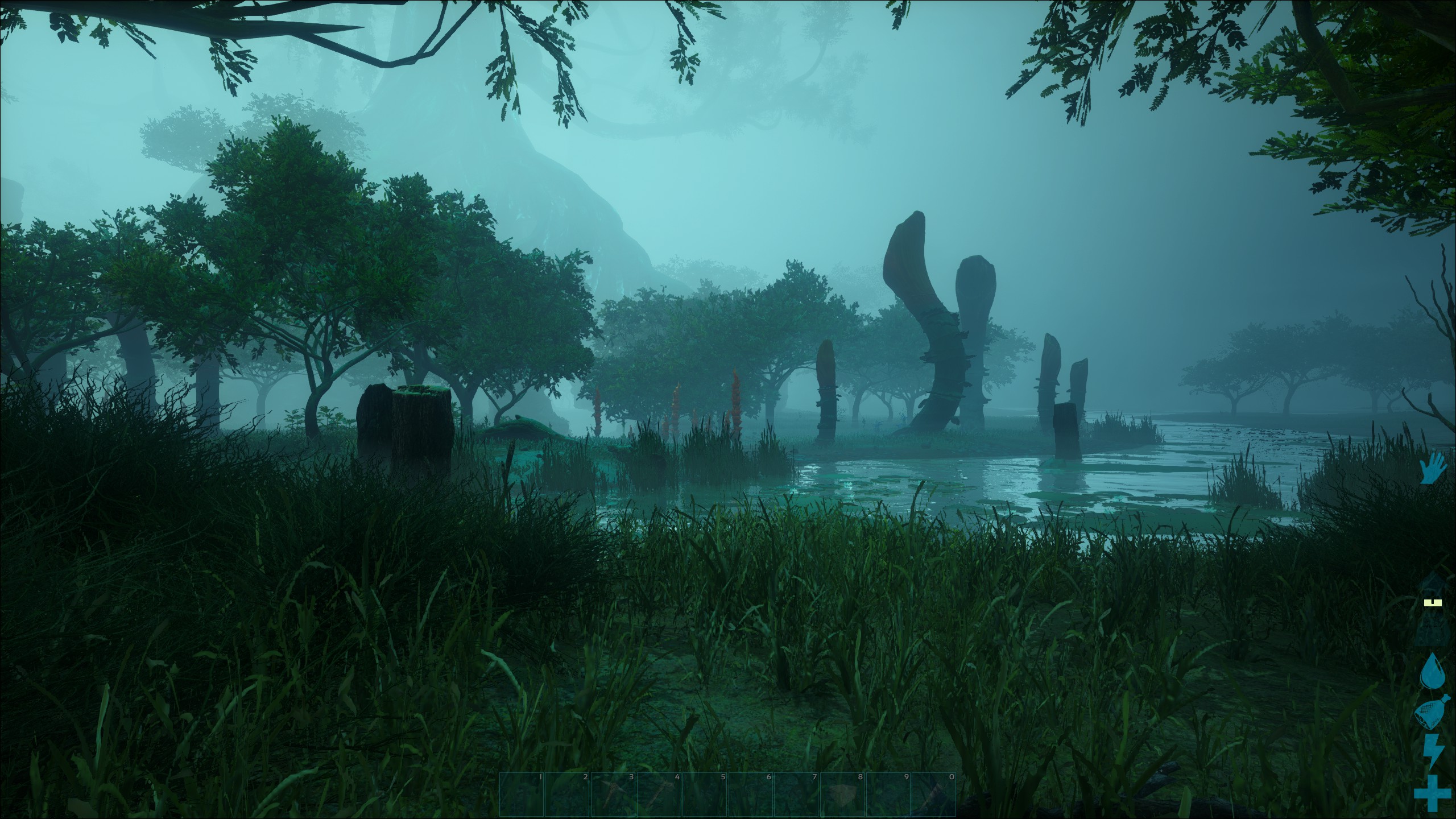Click the number label on slot 0
Screen dimensions: 1456x819
952,777
